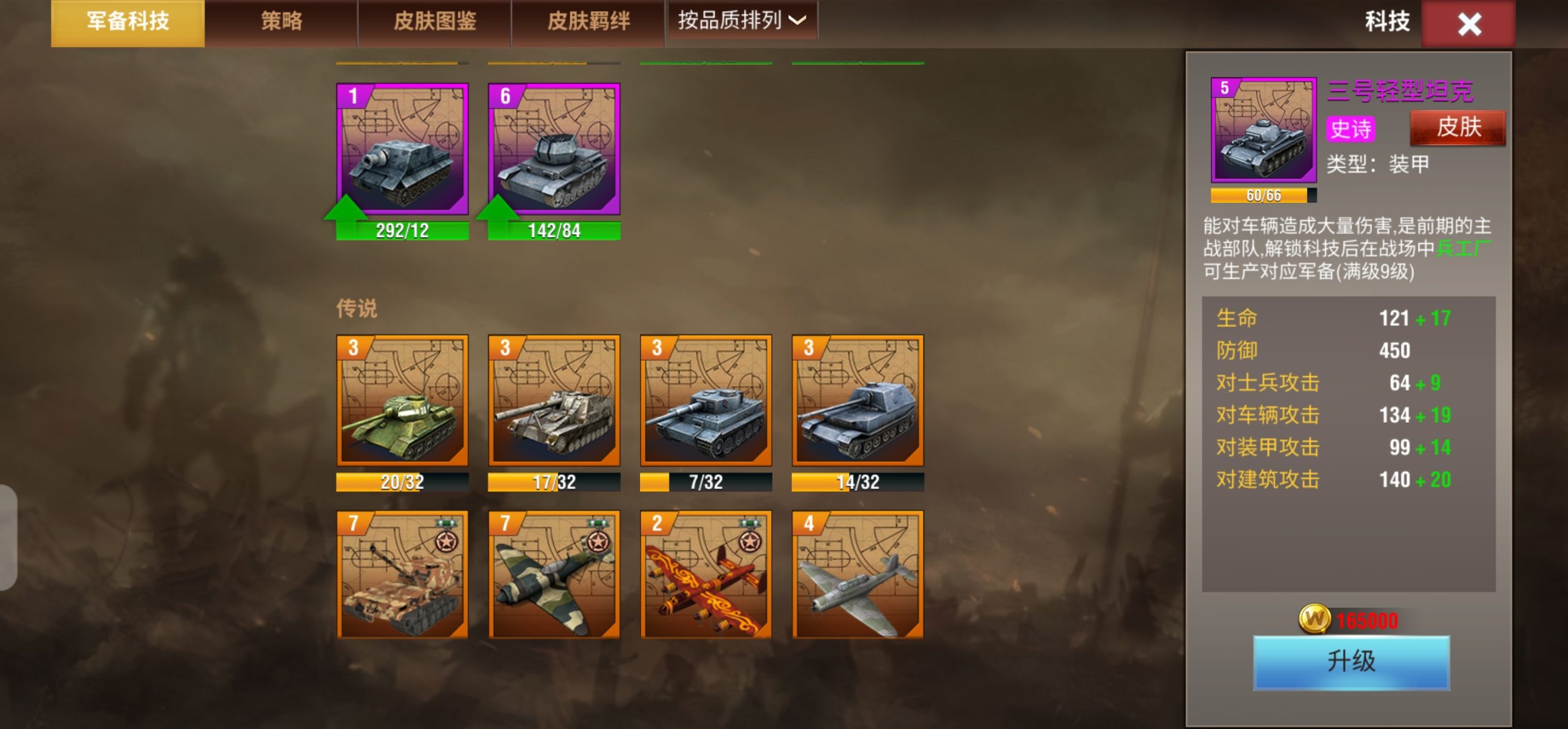Select the green tank card showing 20/32
This screenshot has height=729, width=1568.
(x=402, y=401)
